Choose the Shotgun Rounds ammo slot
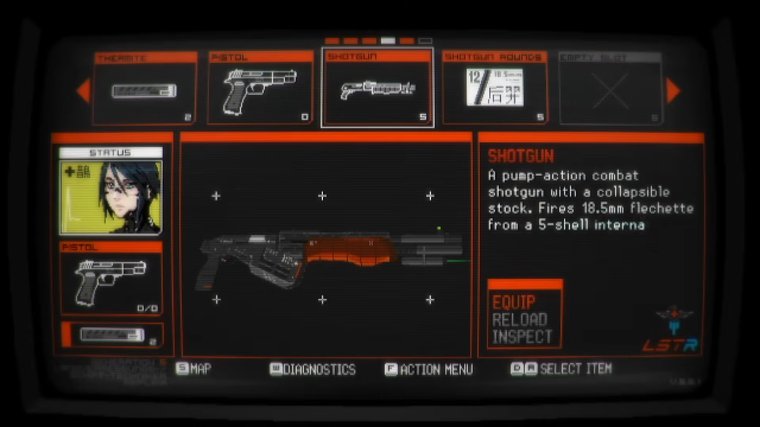 click(493, 89)
